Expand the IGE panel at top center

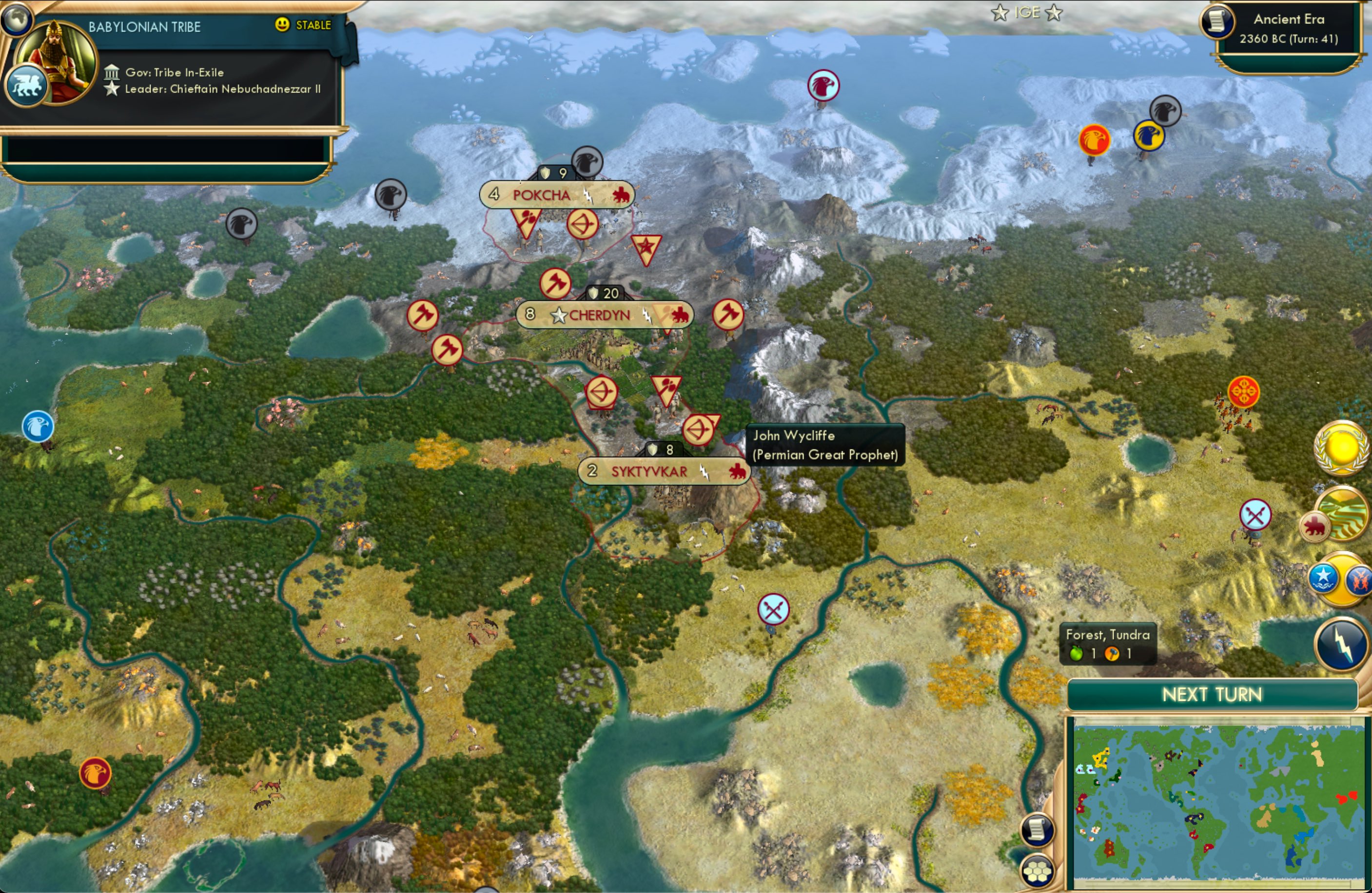1028,13
